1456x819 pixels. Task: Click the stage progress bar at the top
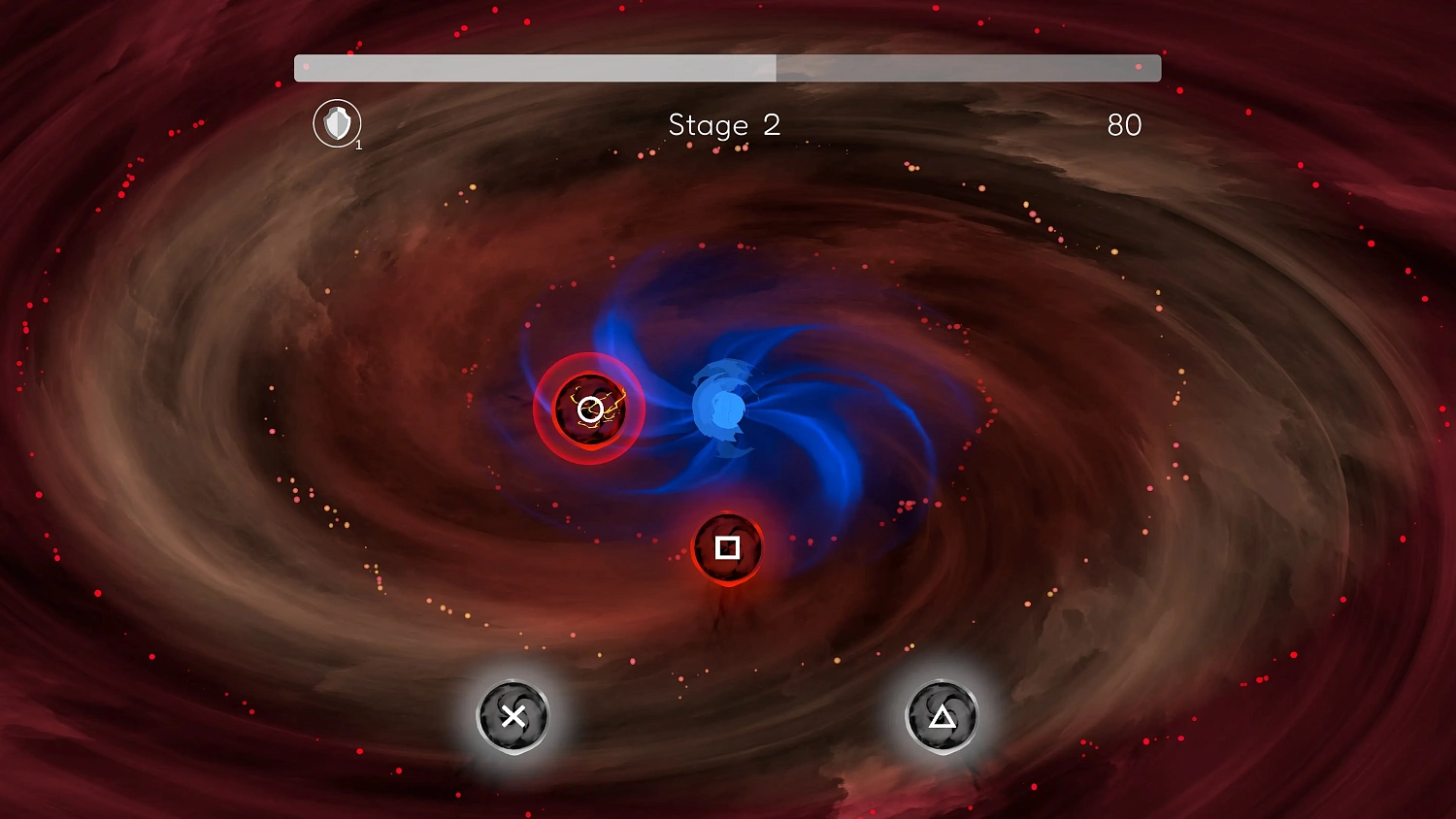727,68
